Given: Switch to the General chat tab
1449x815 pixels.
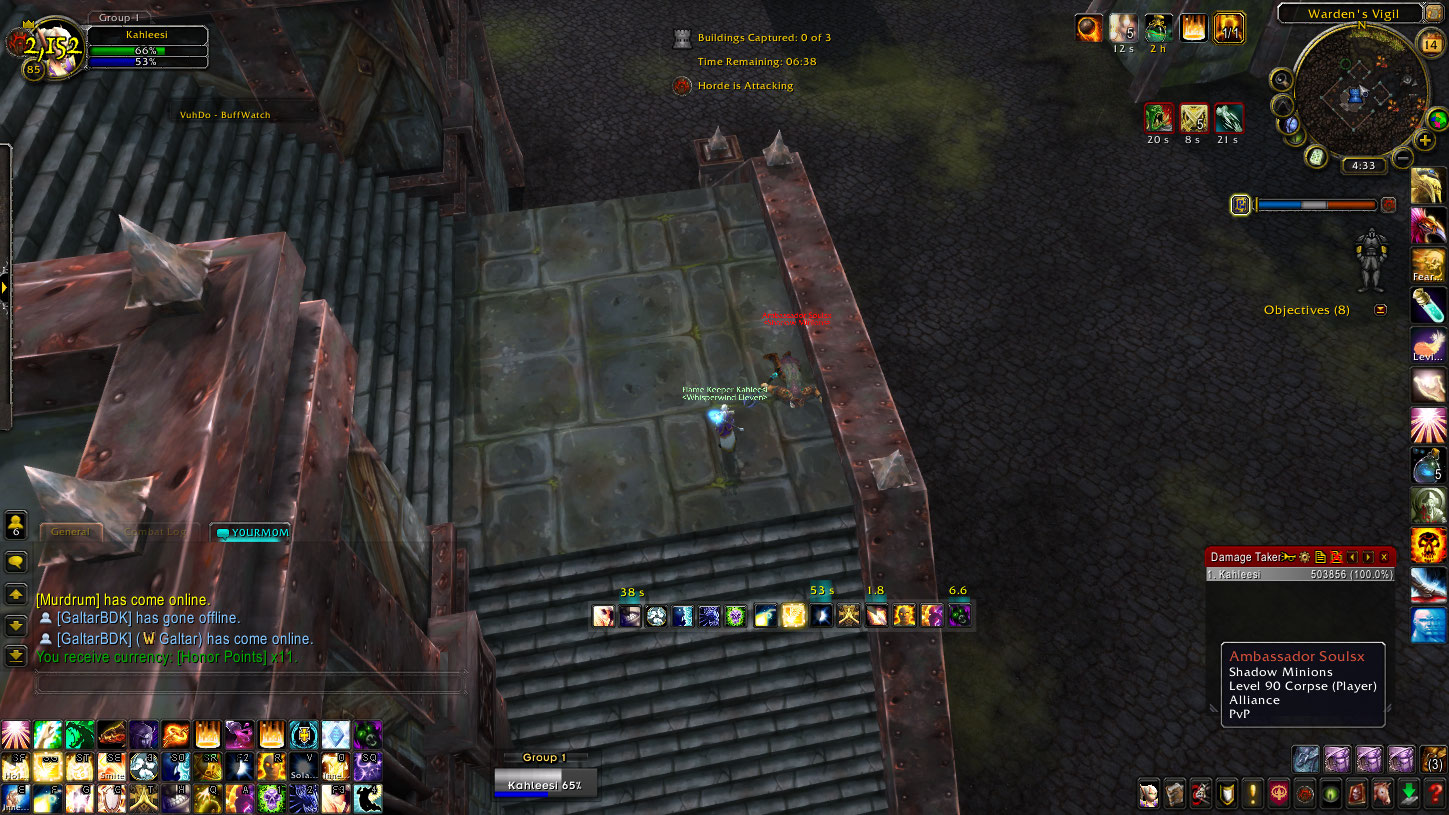Looking at the screenshot, I should click(x=70, y=532).
